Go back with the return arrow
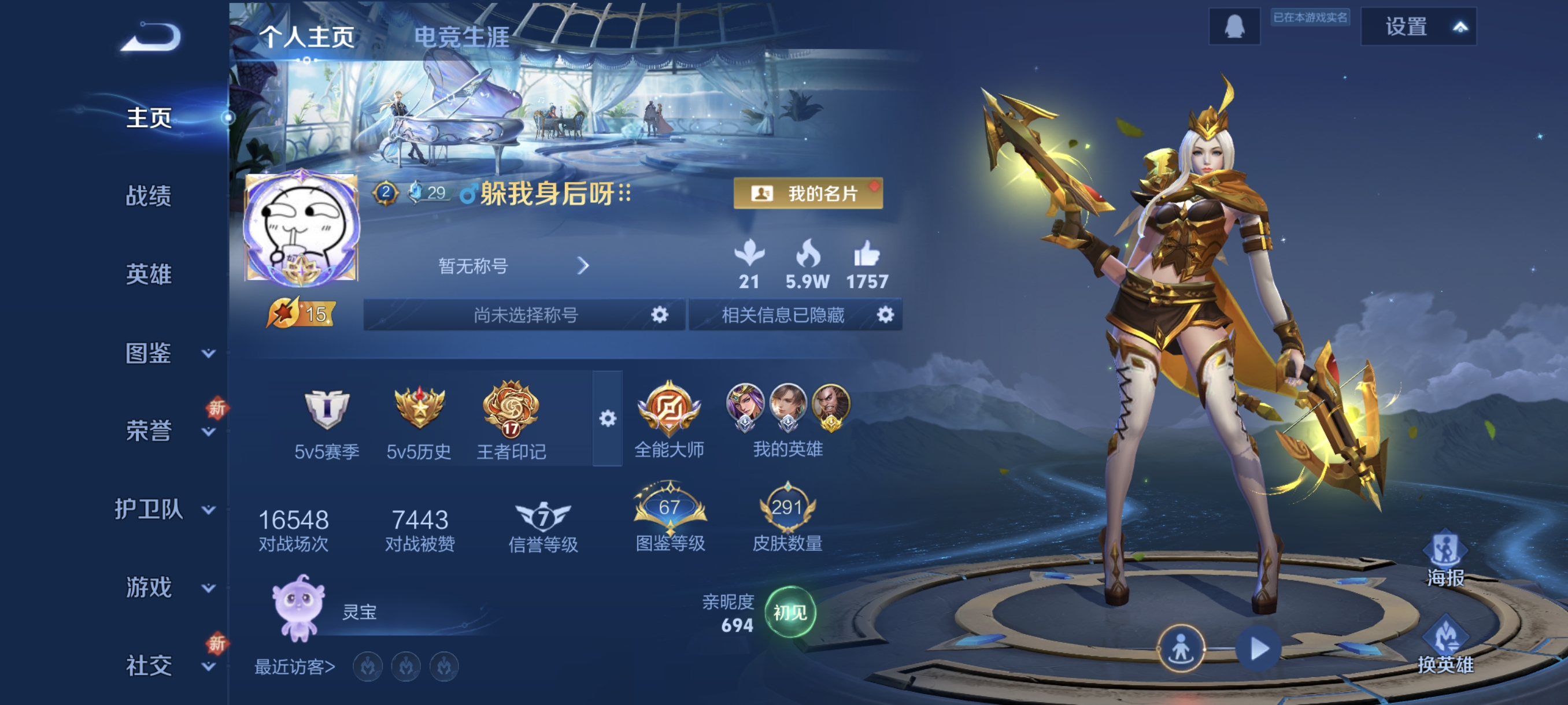1568x705 pixels. point(151,38)
